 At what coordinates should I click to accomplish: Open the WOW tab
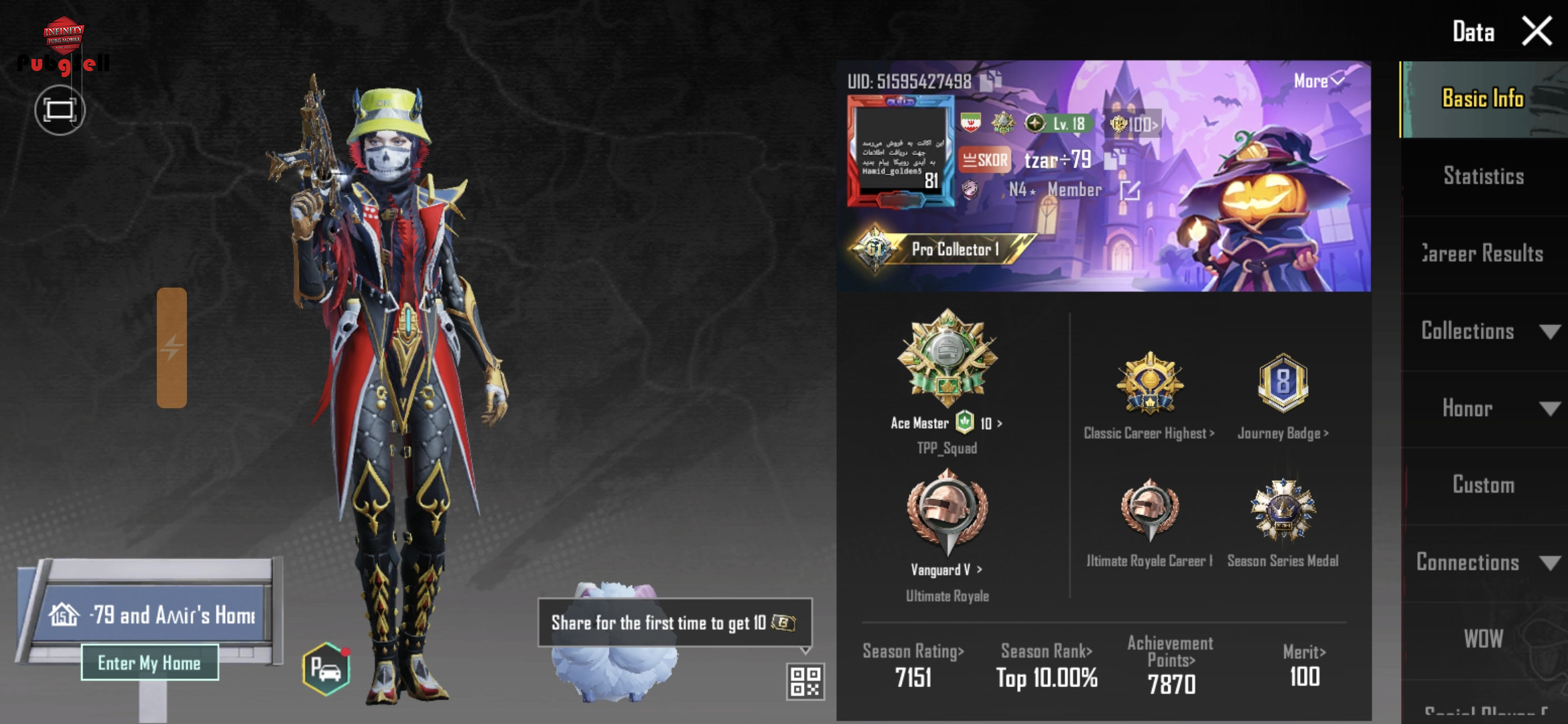point(1483,639)
